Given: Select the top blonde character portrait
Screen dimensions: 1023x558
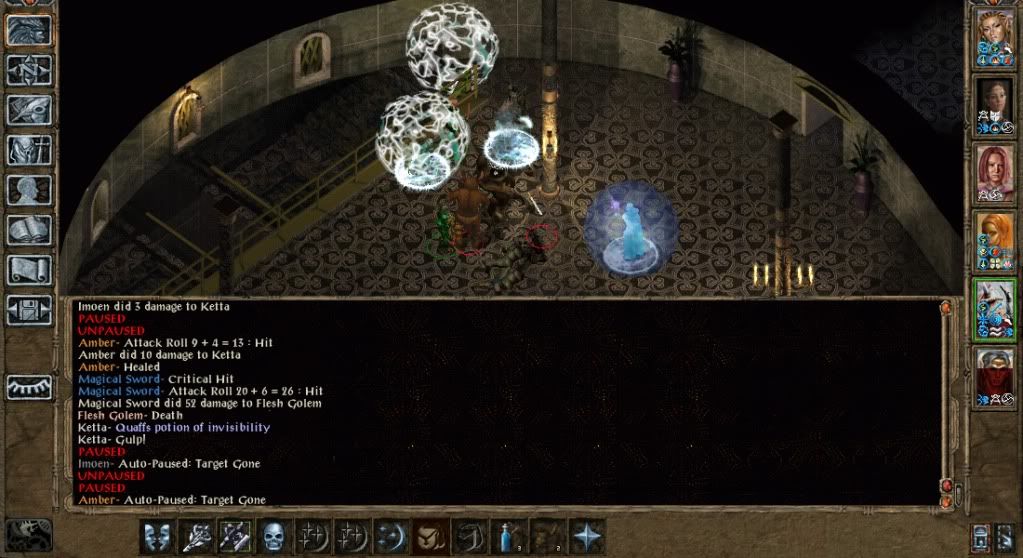Looking at the screenshot, I should (995, 37).
